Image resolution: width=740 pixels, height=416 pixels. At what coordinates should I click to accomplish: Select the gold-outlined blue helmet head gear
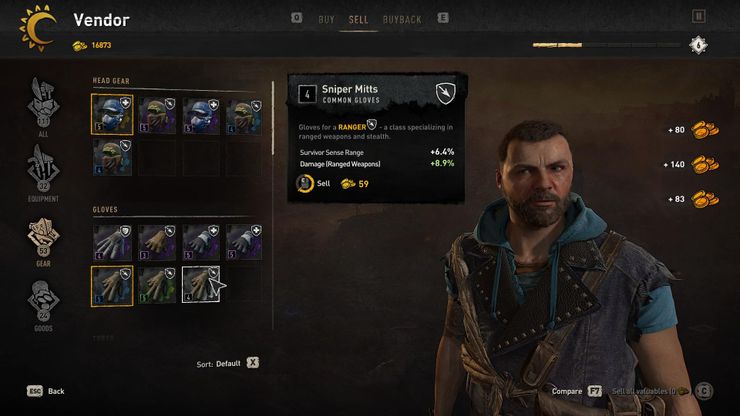coord(112,114)
